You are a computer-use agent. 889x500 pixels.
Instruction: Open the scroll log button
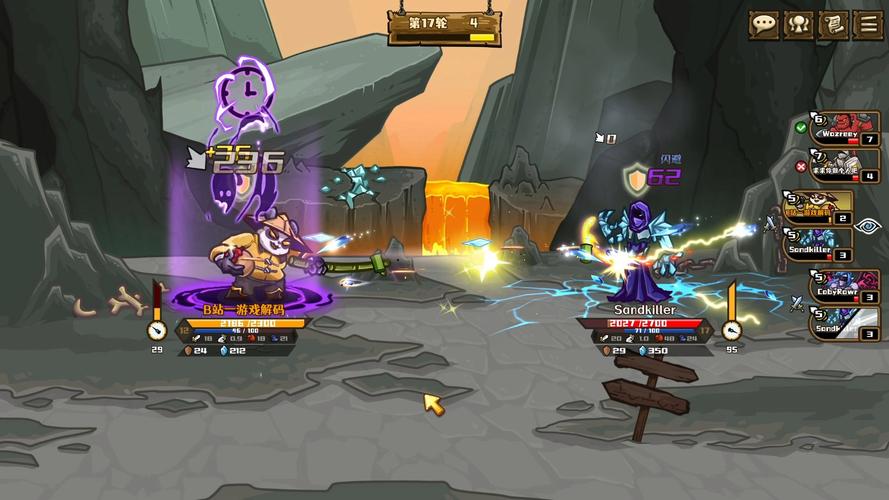833,25
